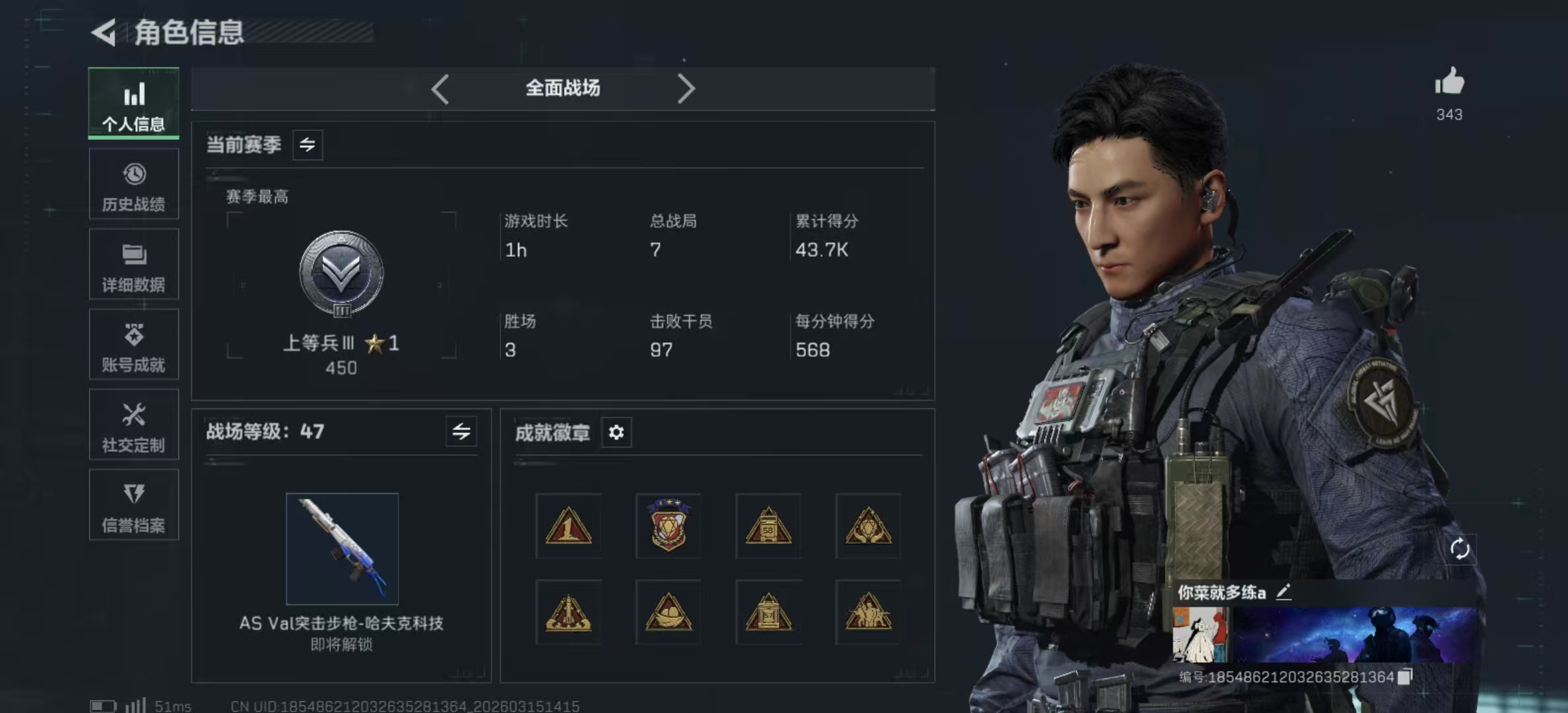Viewport: 1568px width, 713px height.
Task: Open the 上等兵 III rank emblem
Action: point(341,273)
